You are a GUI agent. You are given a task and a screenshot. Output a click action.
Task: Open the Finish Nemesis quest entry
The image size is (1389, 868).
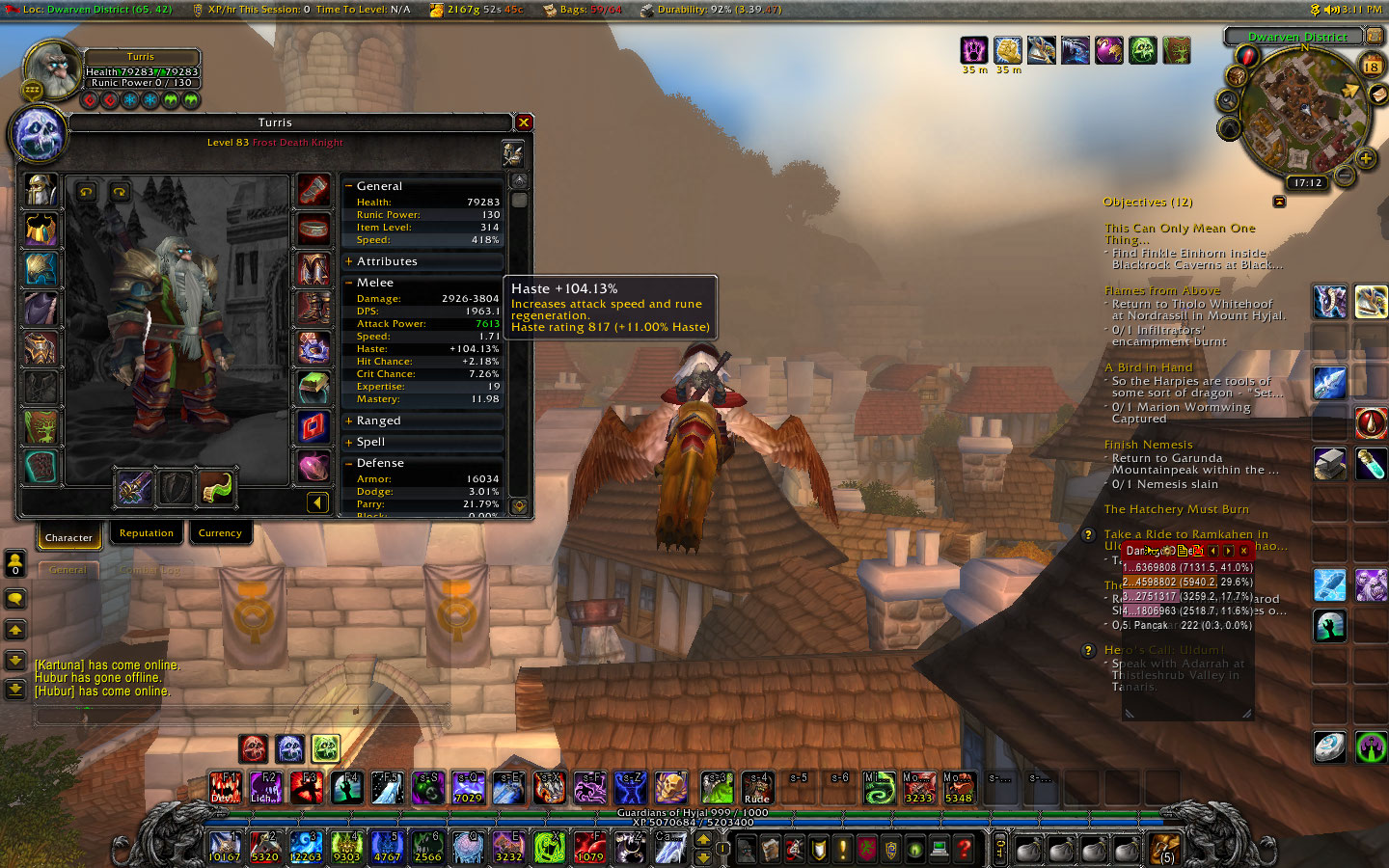[x=1148, y=445]
